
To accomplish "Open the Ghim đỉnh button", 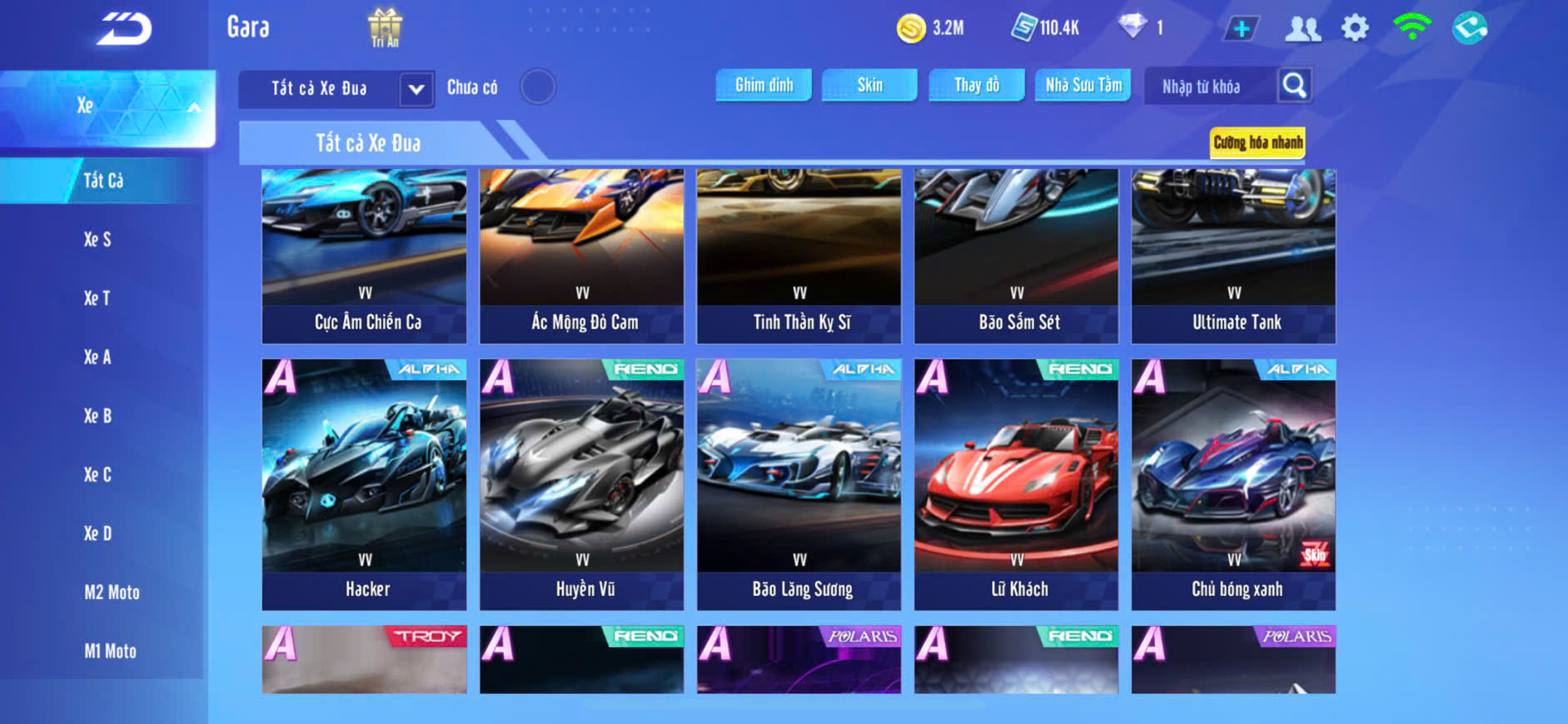I will (x=764, y=85).
